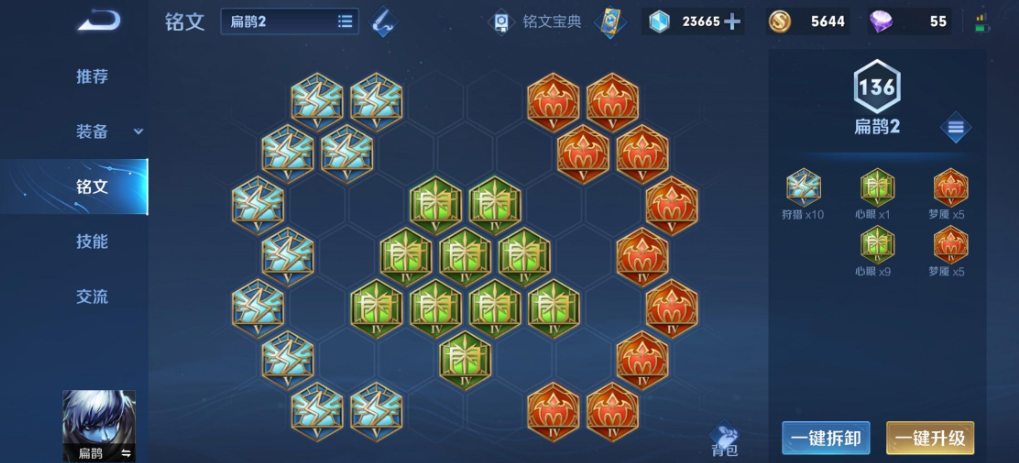Screen dimensions: 1019x463
Task: Click 一键拆卸 to remove all runes
Action: pyautogui.click(x=826, y=438)
